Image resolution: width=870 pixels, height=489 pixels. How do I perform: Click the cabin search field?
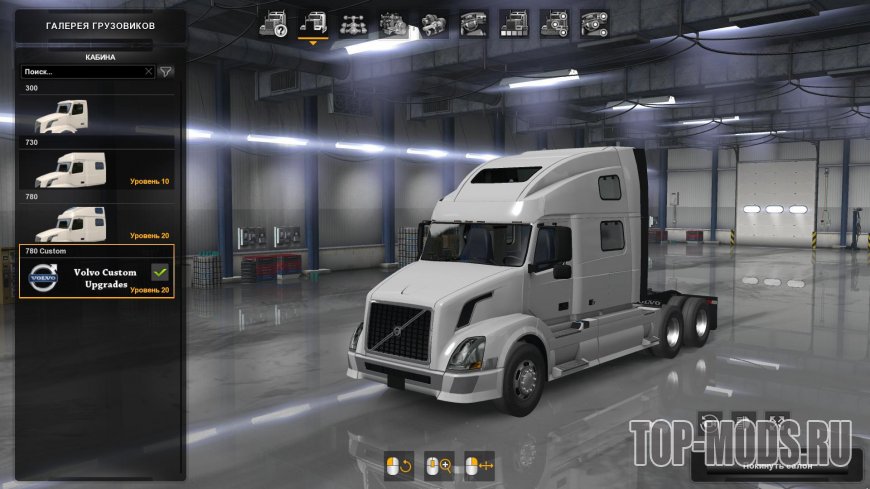pos(82,72)
